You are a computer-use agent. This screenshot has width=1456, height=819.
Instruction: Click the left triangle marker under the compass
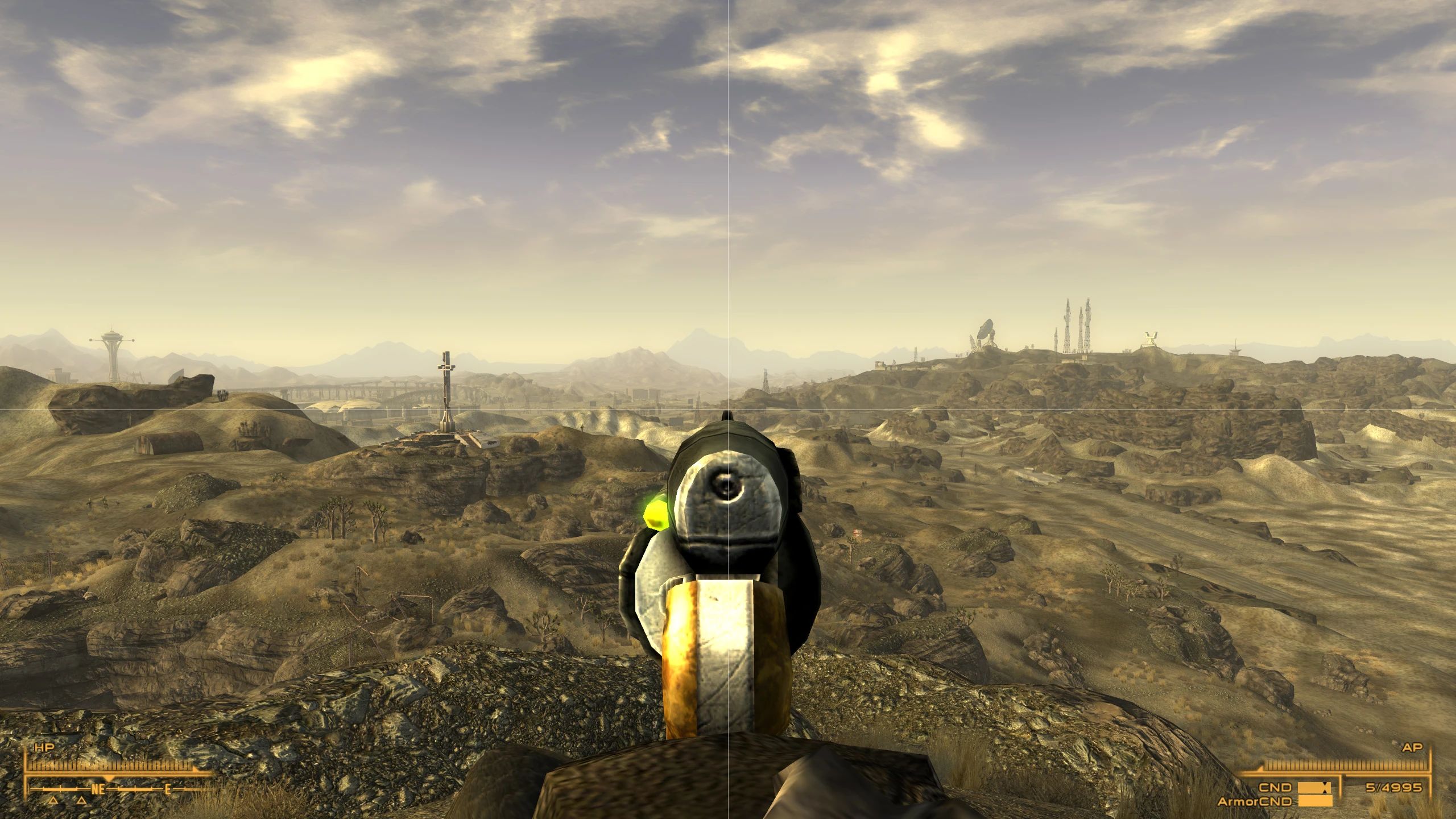tap(53, 801)
